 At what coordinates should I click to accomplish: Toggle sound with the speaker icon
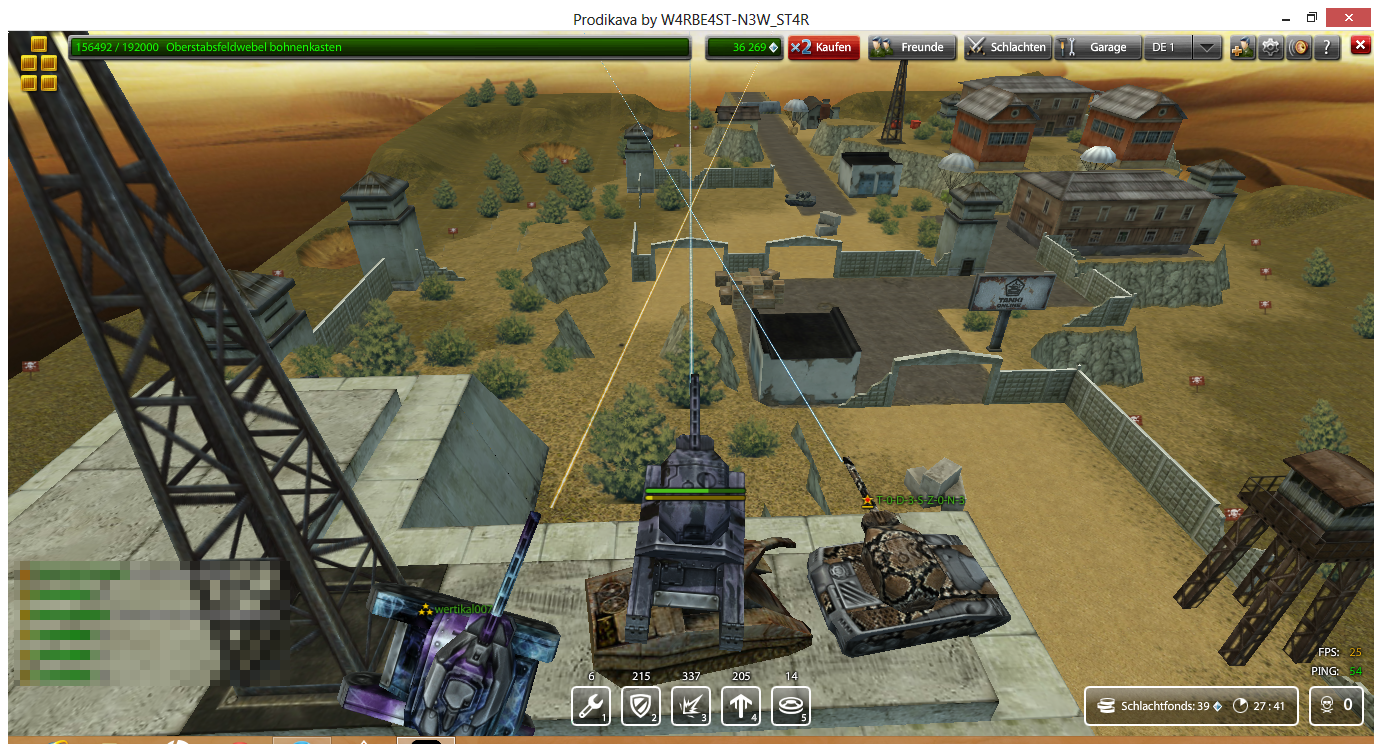click(x=1299, y=47)
